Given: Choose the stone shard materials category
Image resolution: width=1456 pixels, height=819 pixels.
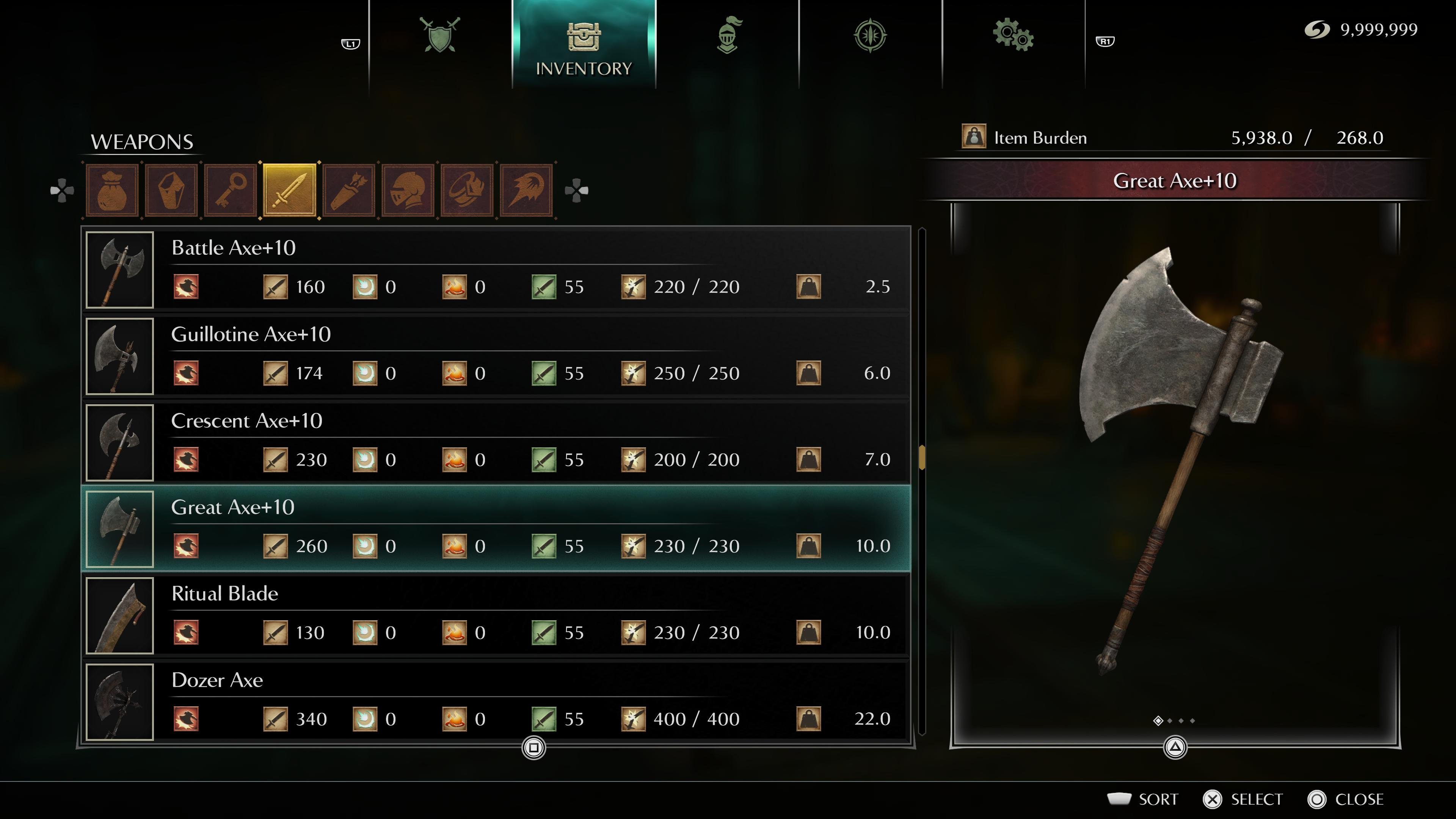Looking at the screenshot, I should tap(171, 190).
